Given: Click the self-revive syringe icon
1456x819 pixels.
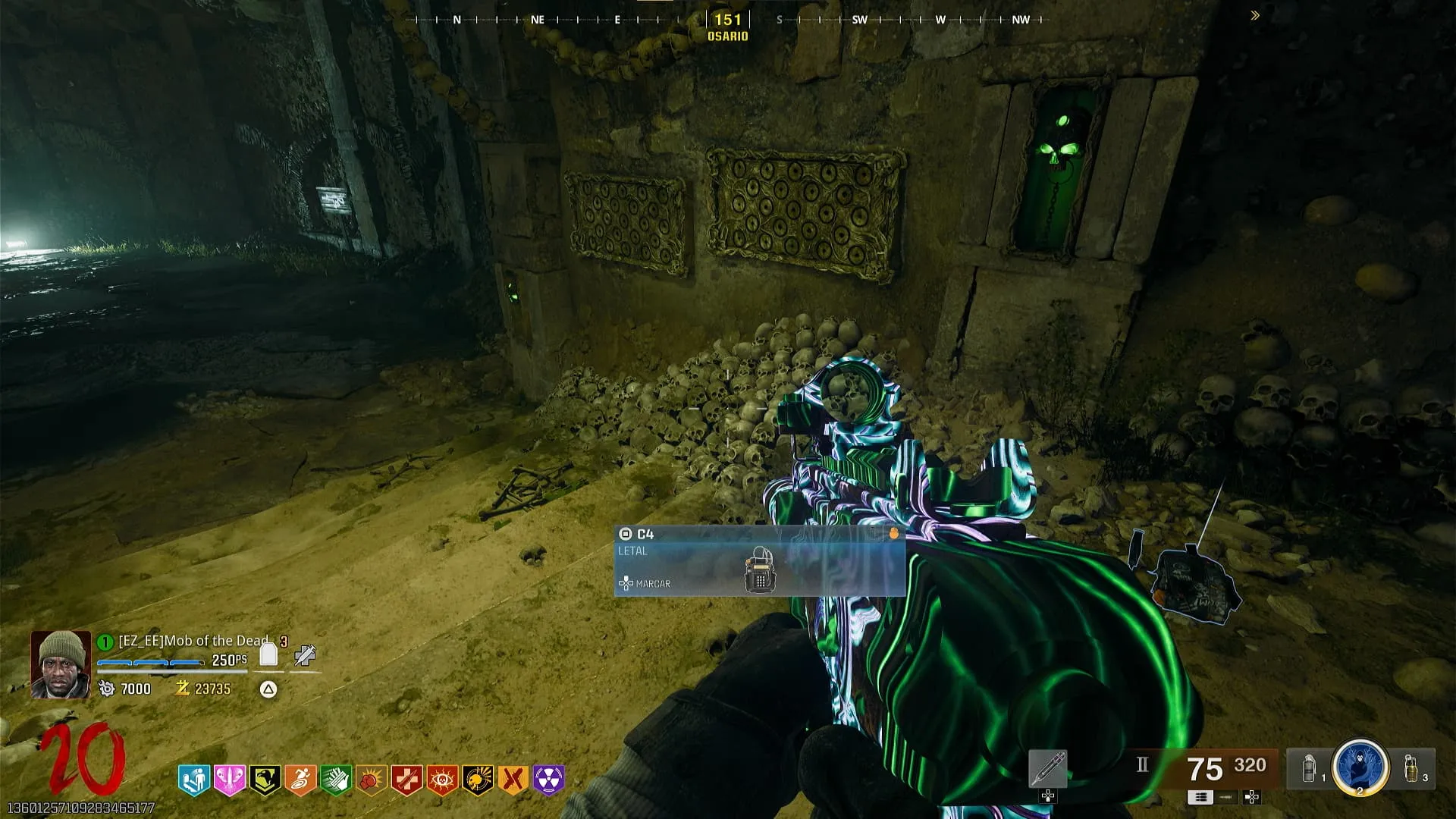Looking at the screenshot, I should [x=305, y=655].
